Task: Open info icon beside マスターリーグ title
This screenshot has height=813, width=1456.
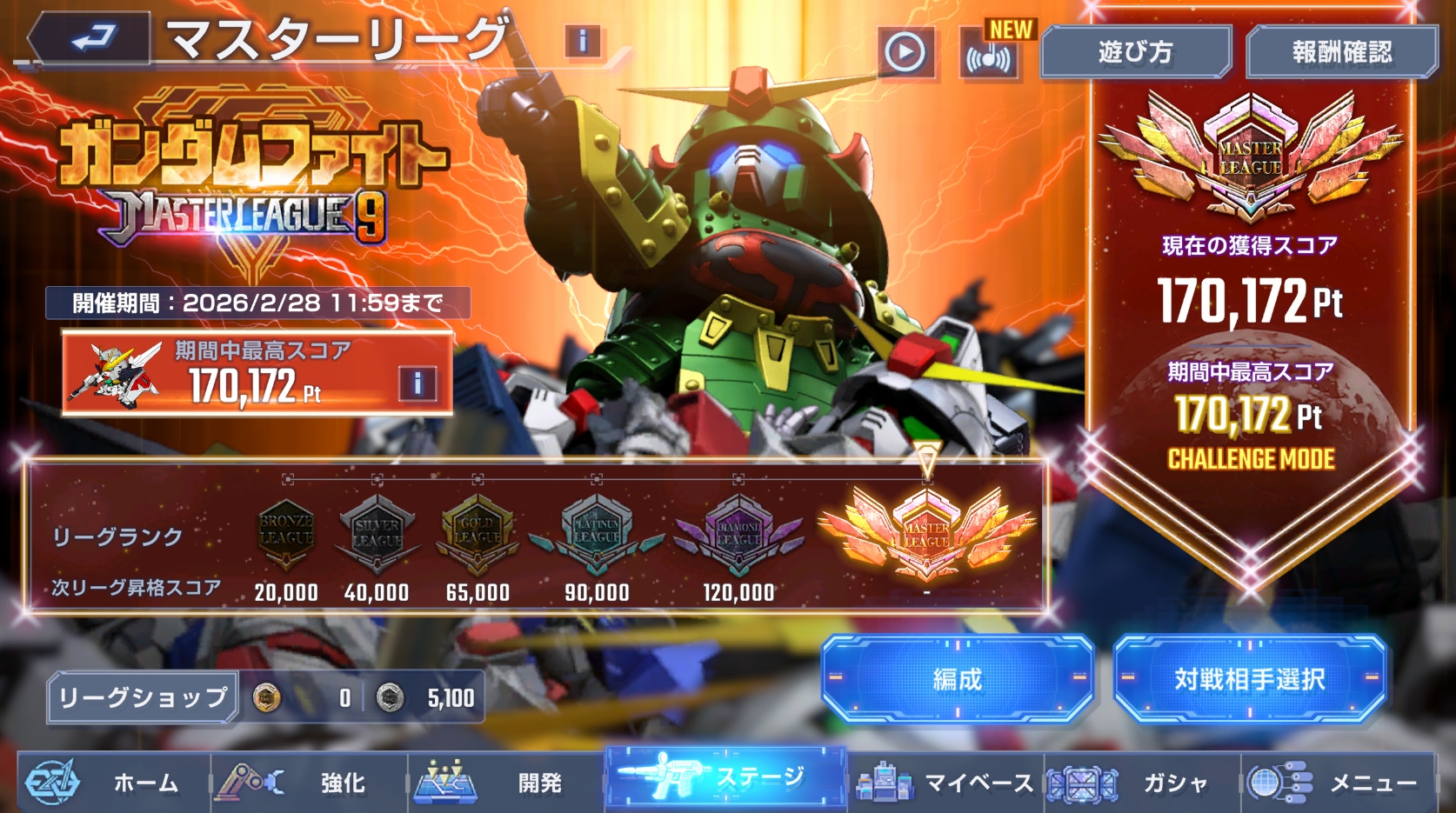Action: pyautogui.click(x=582, y=41)
